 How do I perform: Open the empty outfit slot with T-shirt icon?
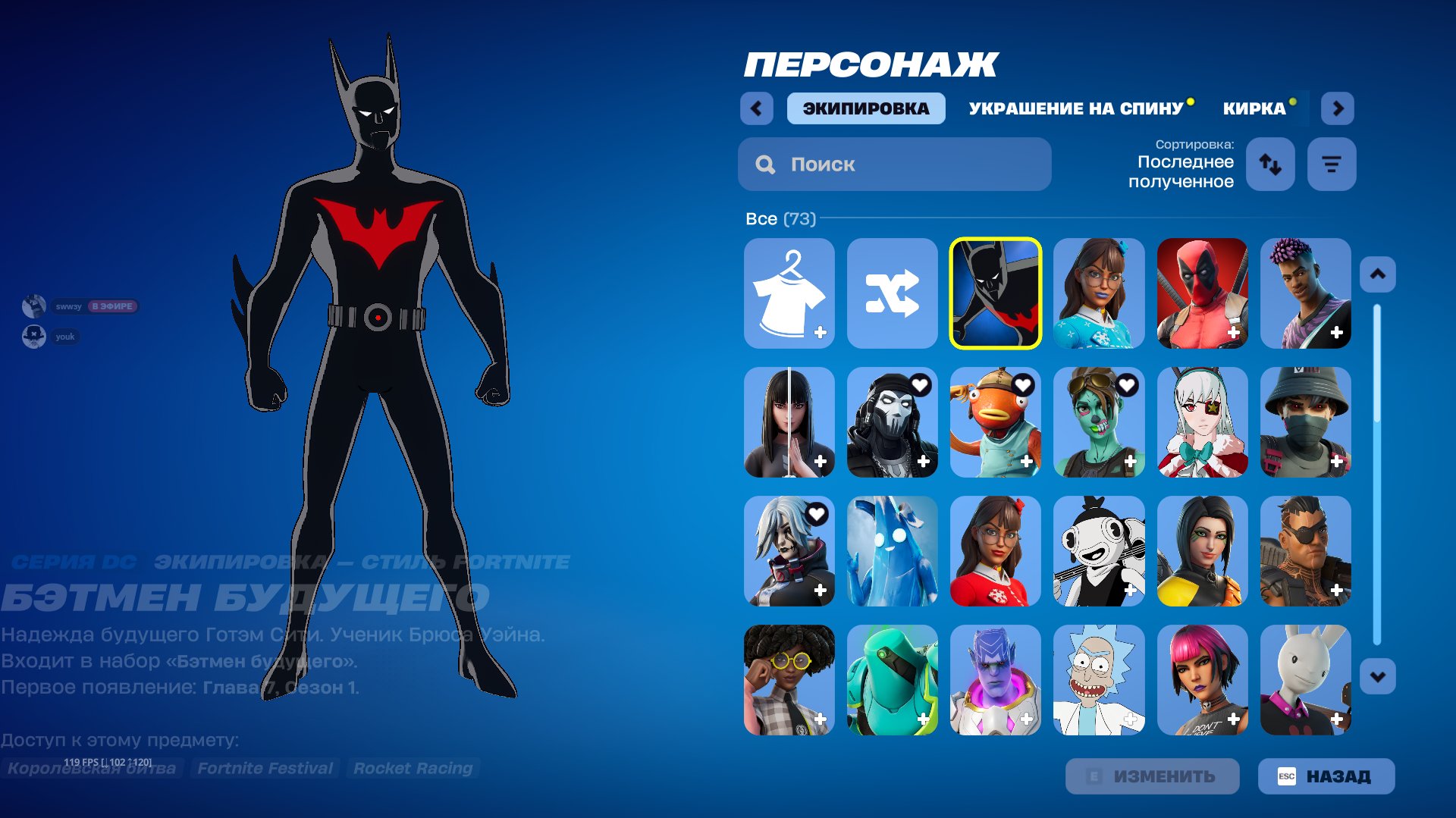(789, 293)
